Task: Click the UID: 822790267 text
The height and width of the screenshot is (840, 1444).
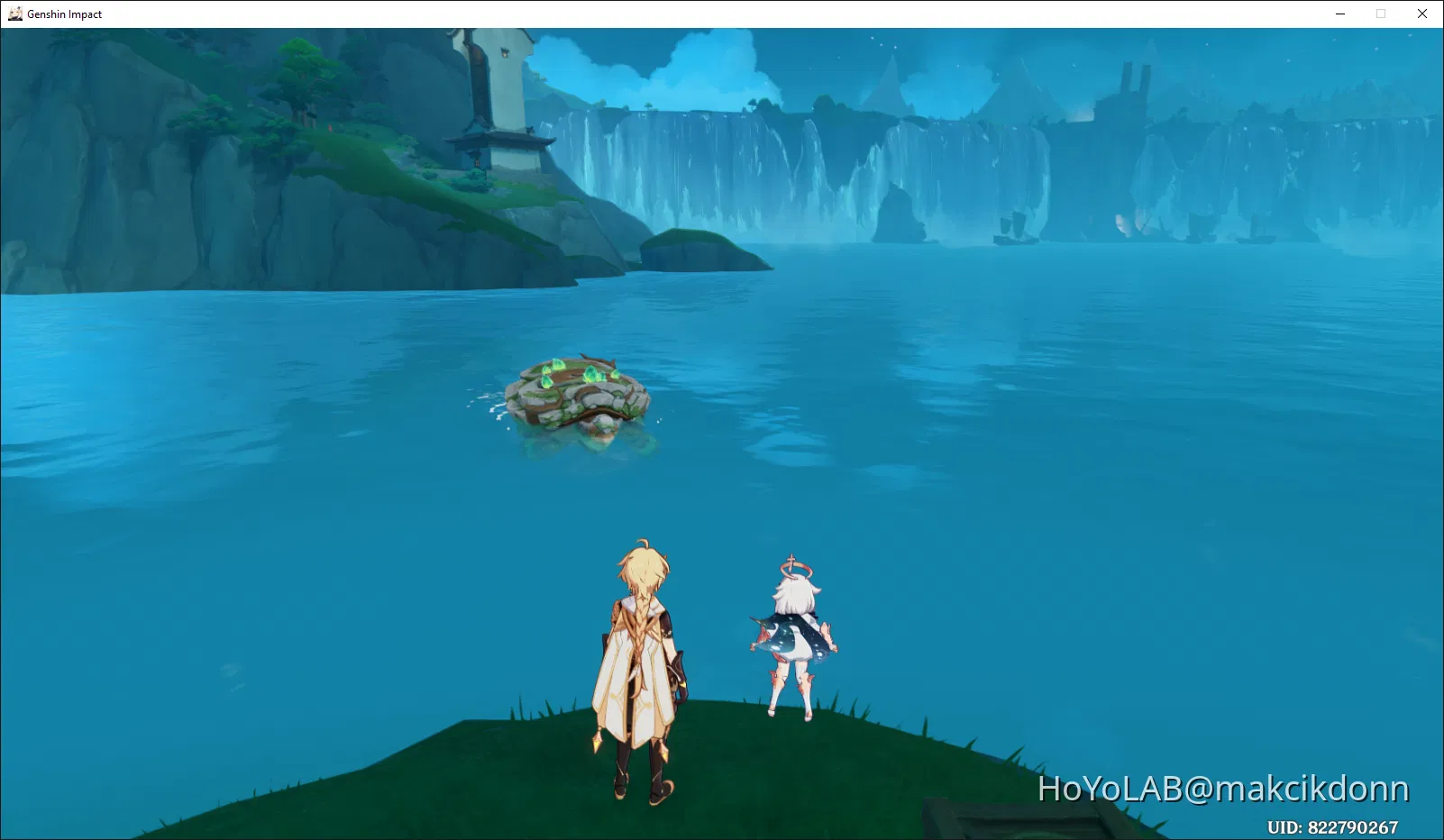Action: (x=1335, y=825)
